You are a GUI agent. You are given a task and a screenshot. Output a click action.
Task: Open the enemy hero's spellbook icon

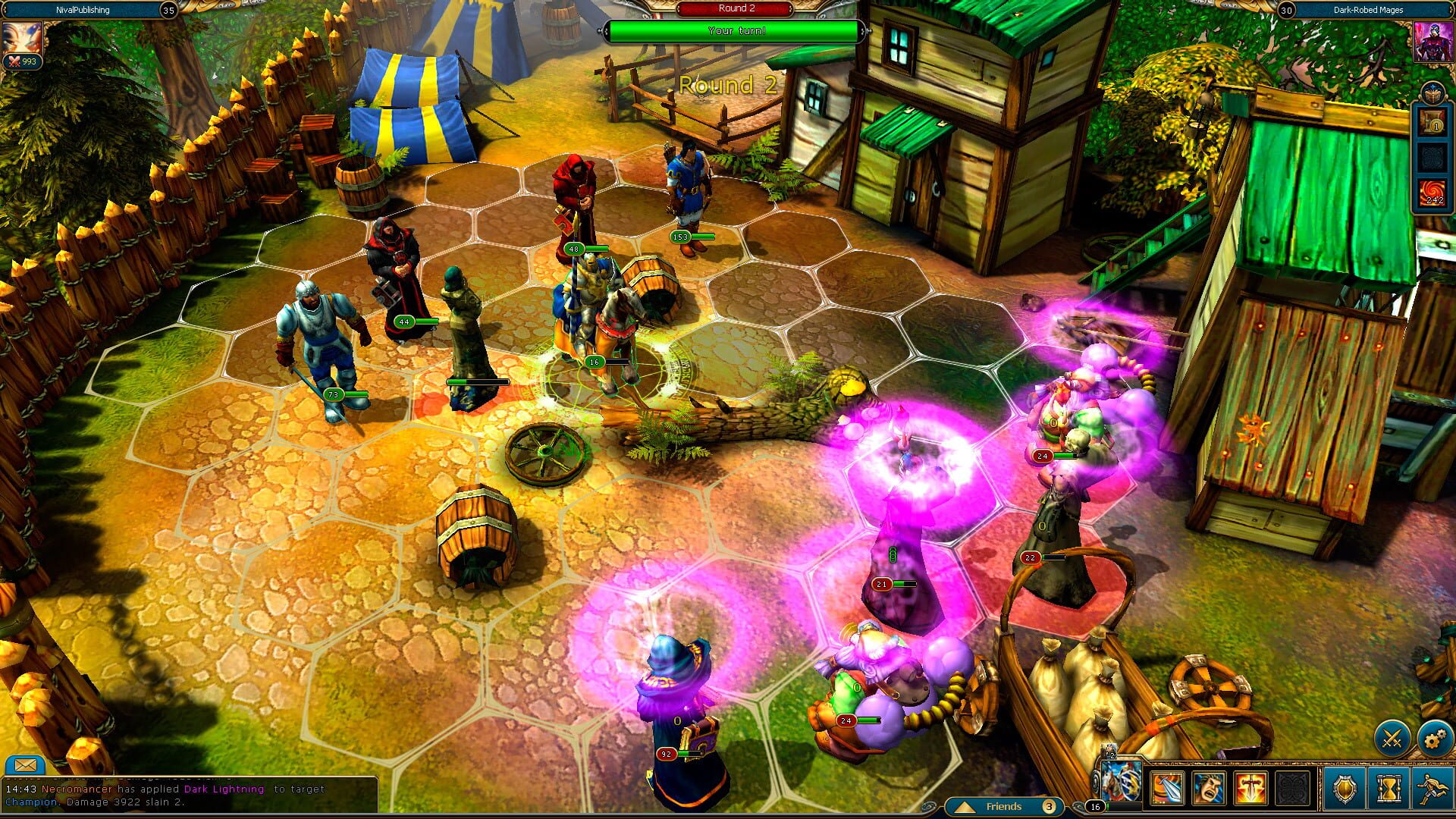[1433, 93]
